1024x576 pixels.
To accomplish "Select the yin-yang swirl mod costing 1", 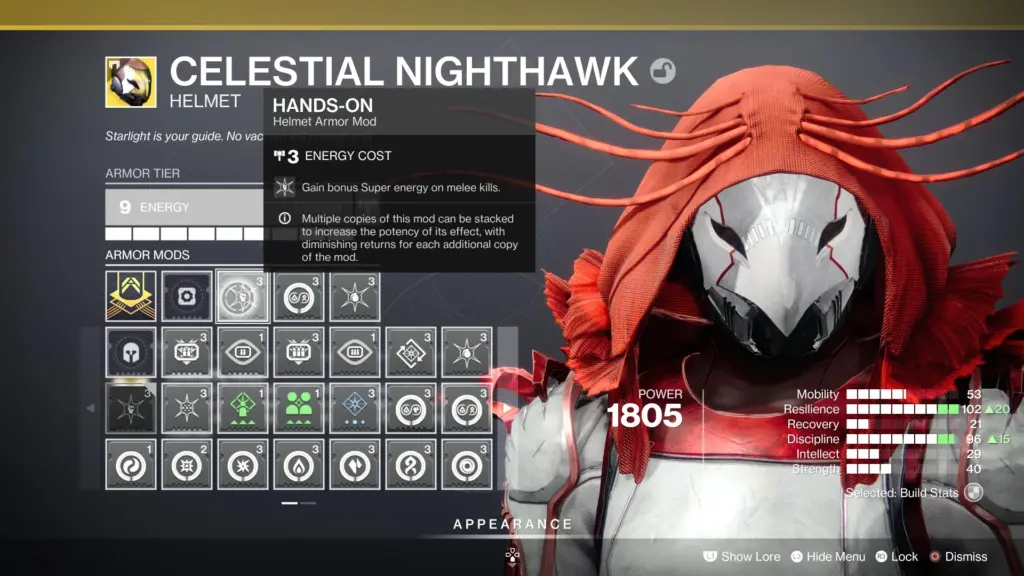I will coord(131,464).
